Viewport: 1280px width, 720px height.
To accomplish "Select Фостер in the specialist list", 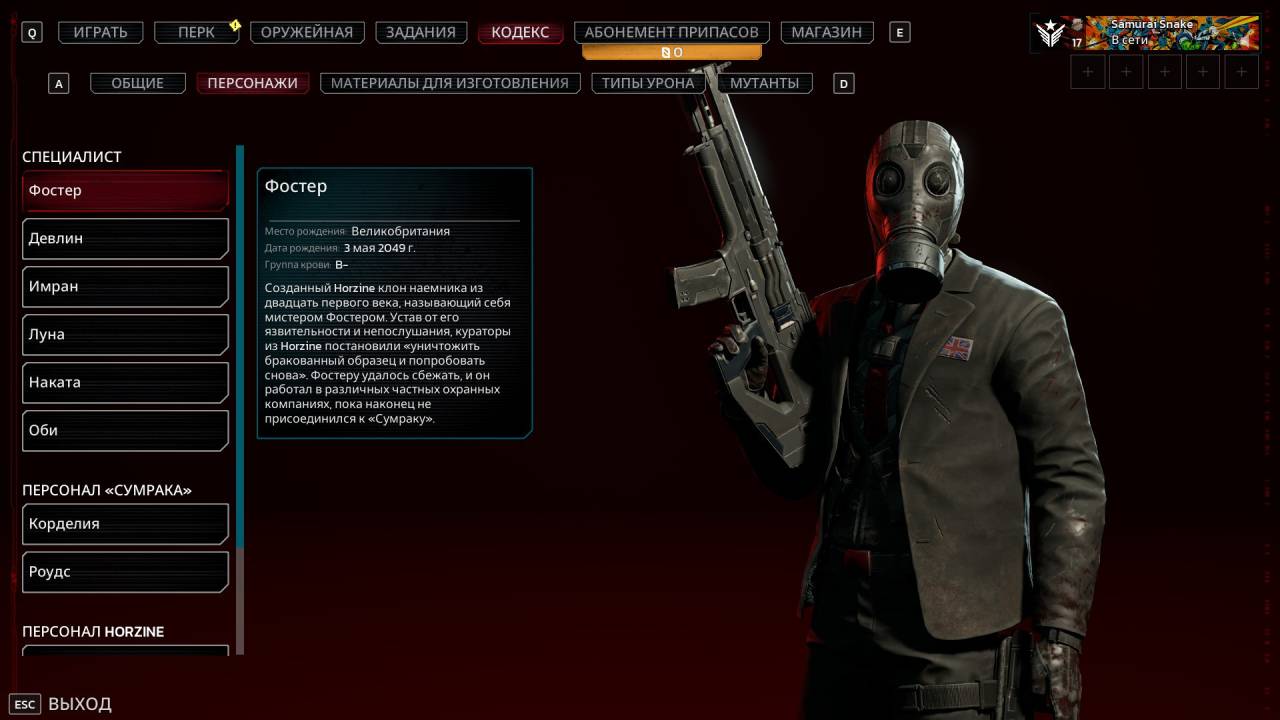I will [125, 190].
